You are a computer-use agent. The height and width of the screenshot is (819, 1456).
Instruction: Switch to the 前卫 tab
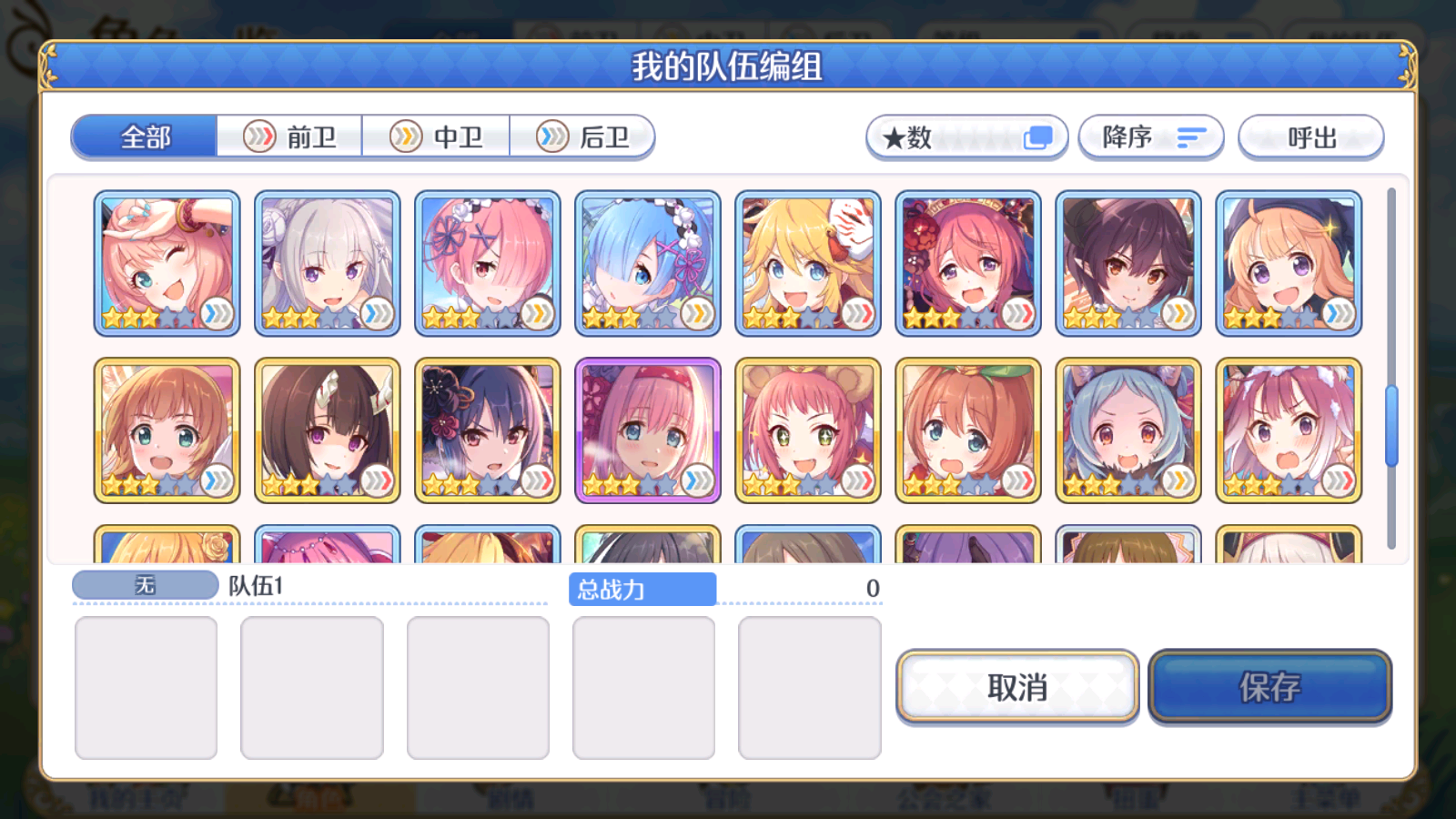tap(288, 136)
